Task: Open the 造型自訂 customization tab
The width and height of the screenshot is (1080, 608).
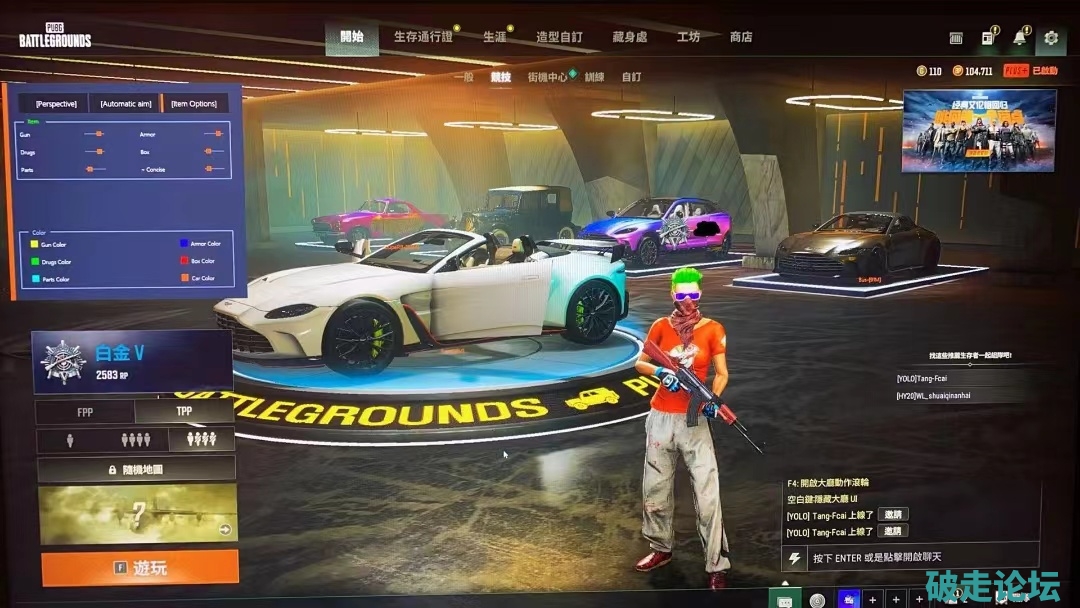Action: [x=559, y=37]
